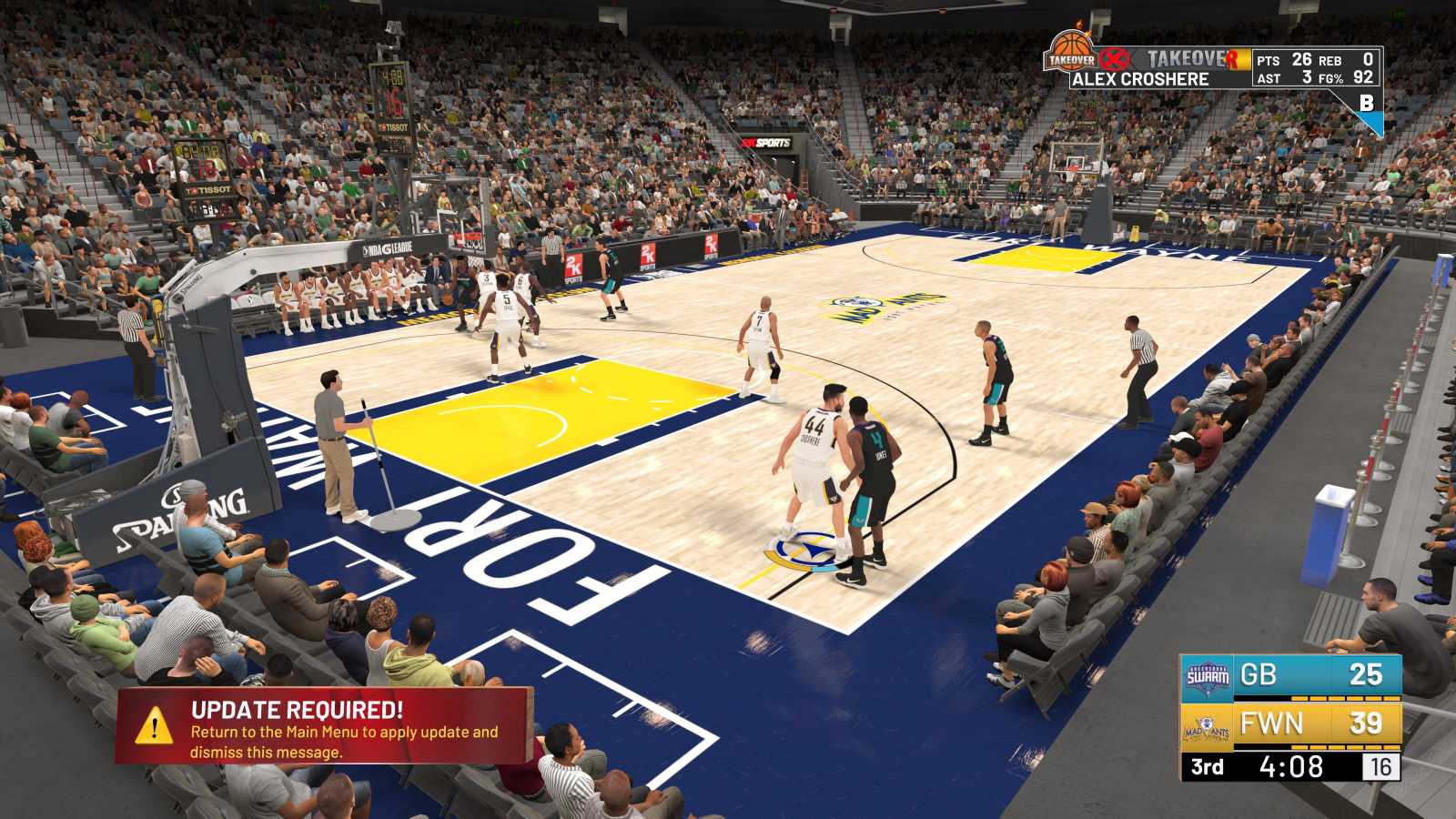Click the game clock showing 4:08

(x=1290, y=766)
